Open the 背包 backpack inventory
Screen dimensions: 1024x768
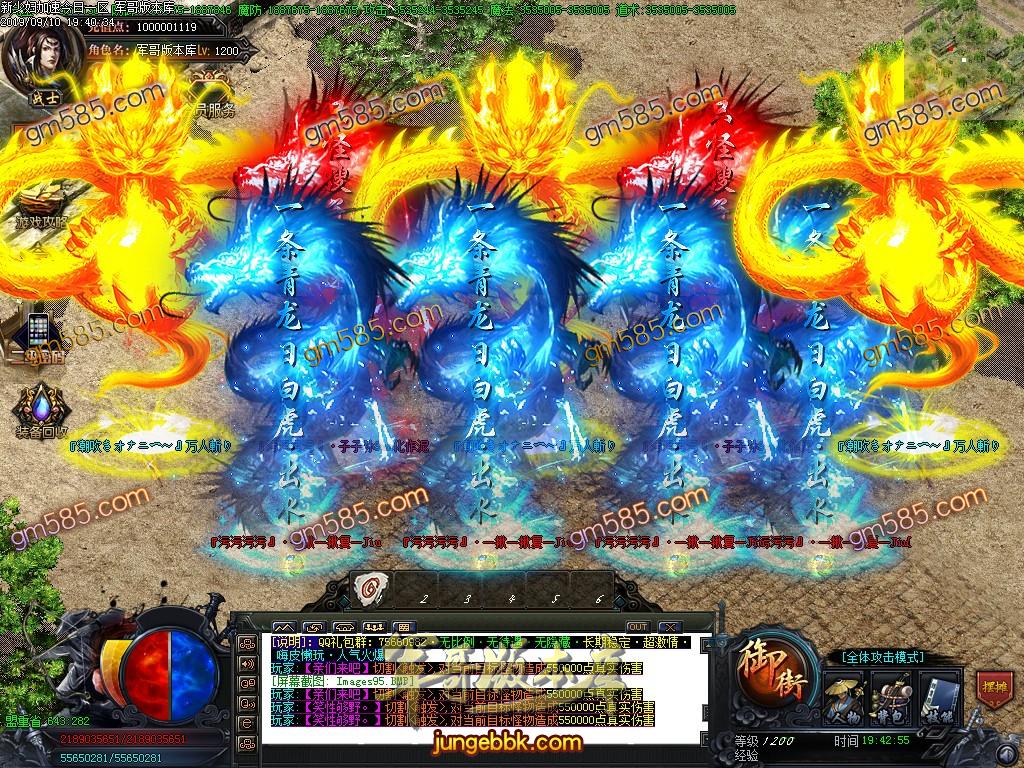(x=891, y=697)
